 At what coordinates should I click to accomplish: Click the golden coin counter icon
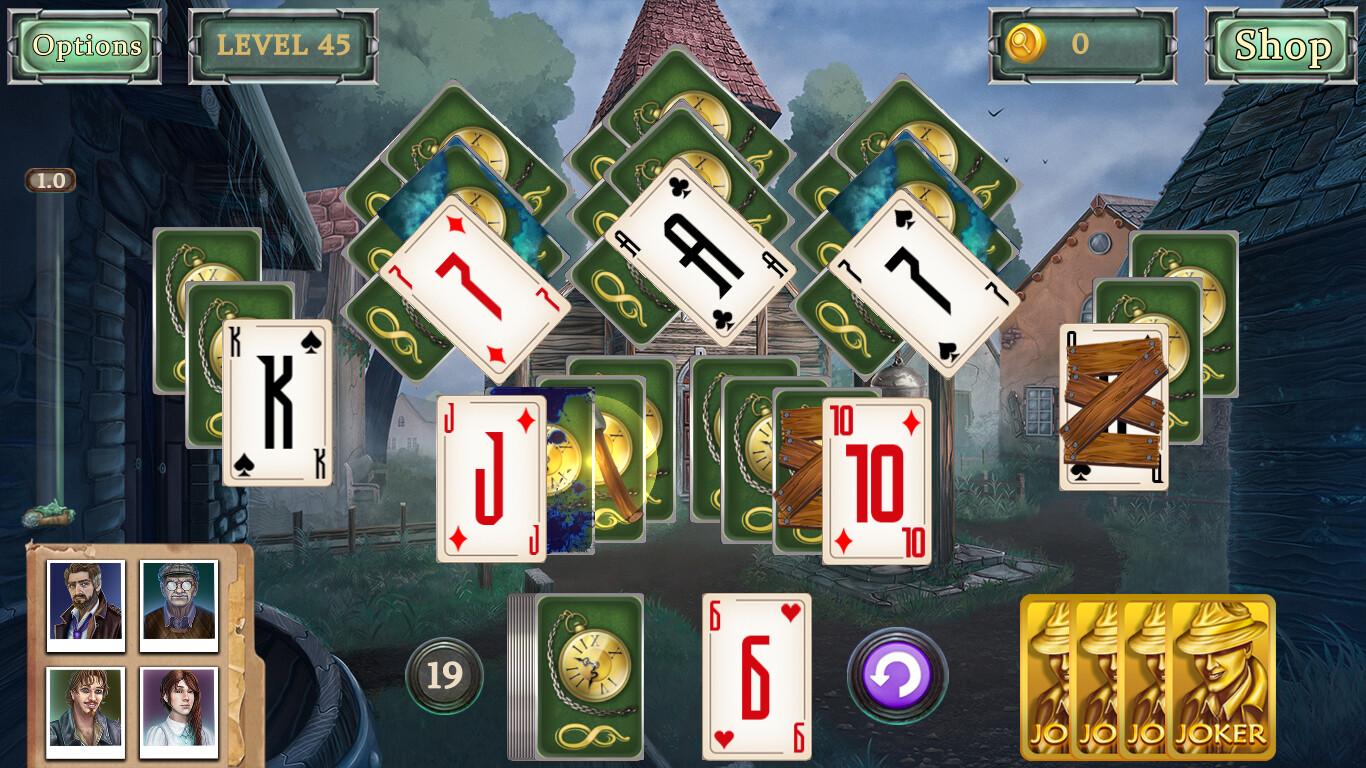[1028, 44]
